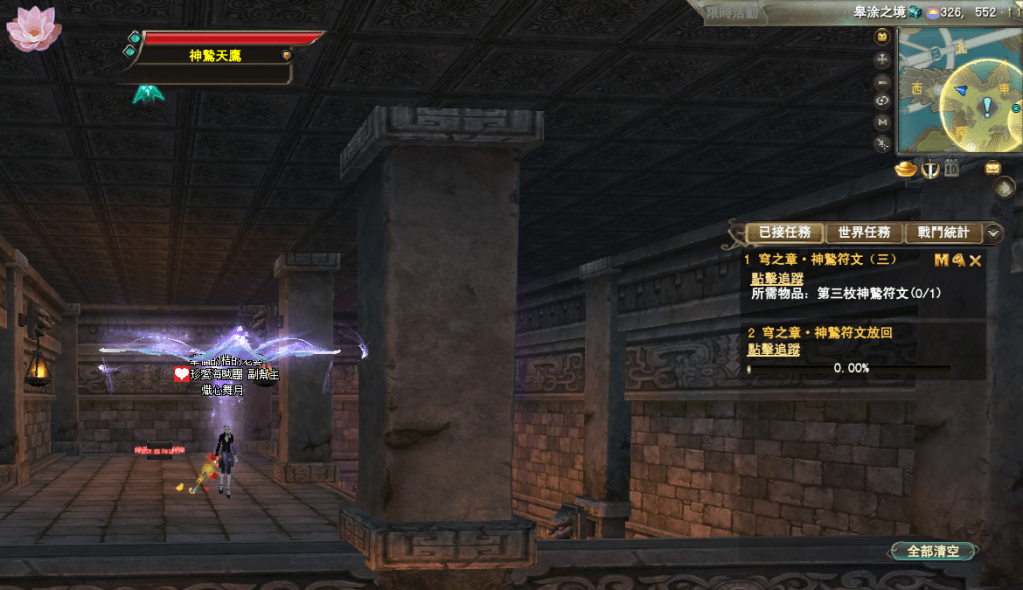The image size is (1023, 590).
Task: Switch to the 已接任務 tab
Action: (x=785, y=233)
